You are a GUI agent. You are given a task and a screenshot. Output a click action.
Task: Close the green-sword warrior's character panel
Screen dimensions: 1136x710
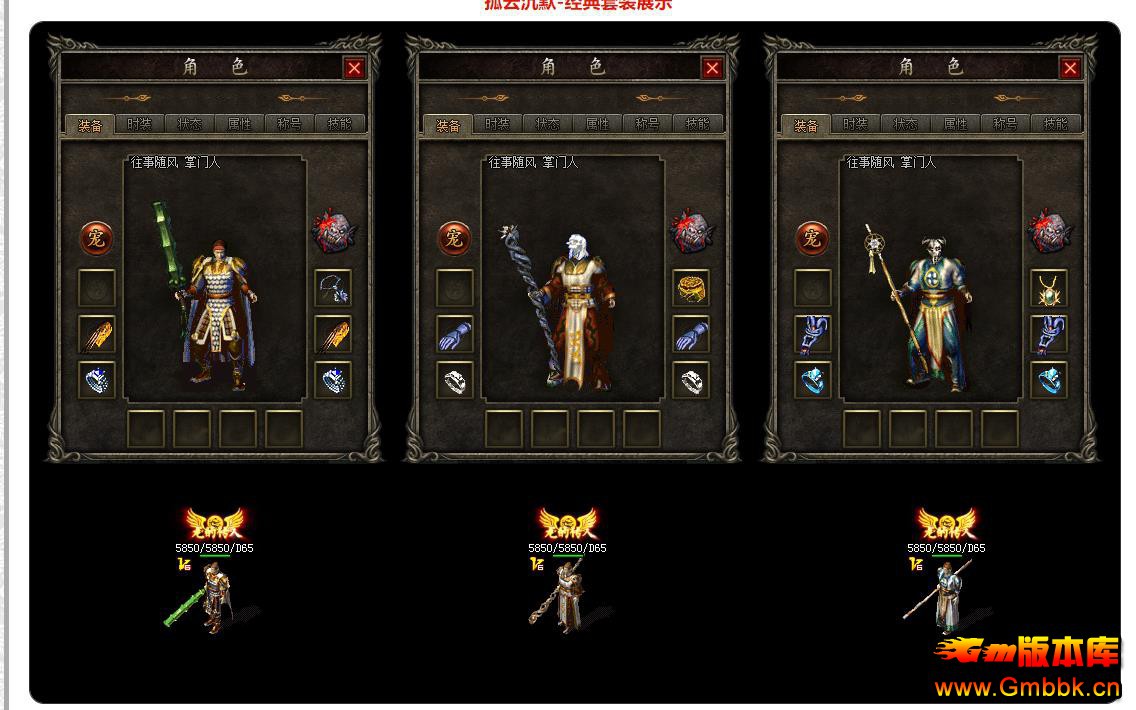point(354,68)
